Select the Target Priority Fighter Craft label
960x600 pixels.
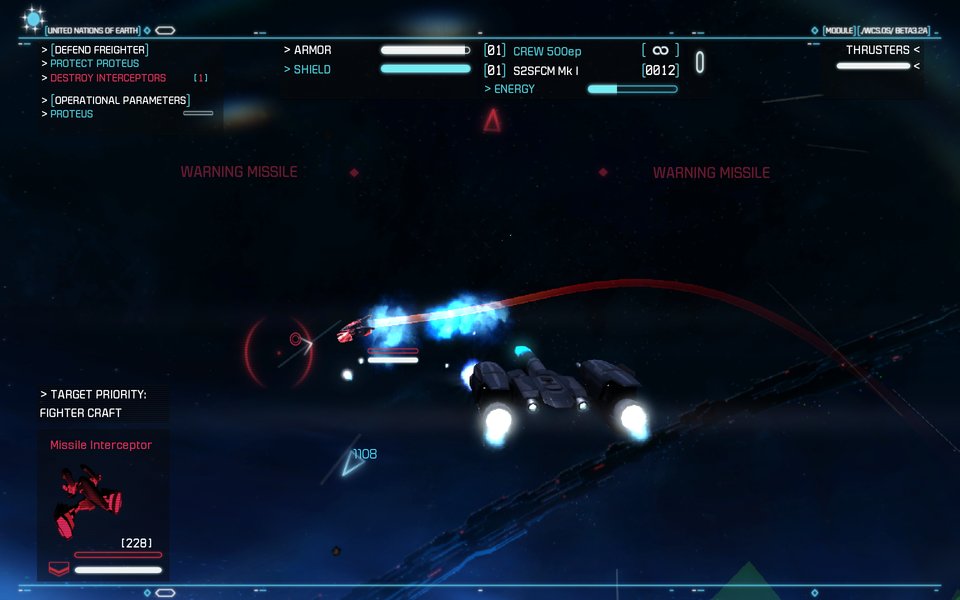click(81, 413)
